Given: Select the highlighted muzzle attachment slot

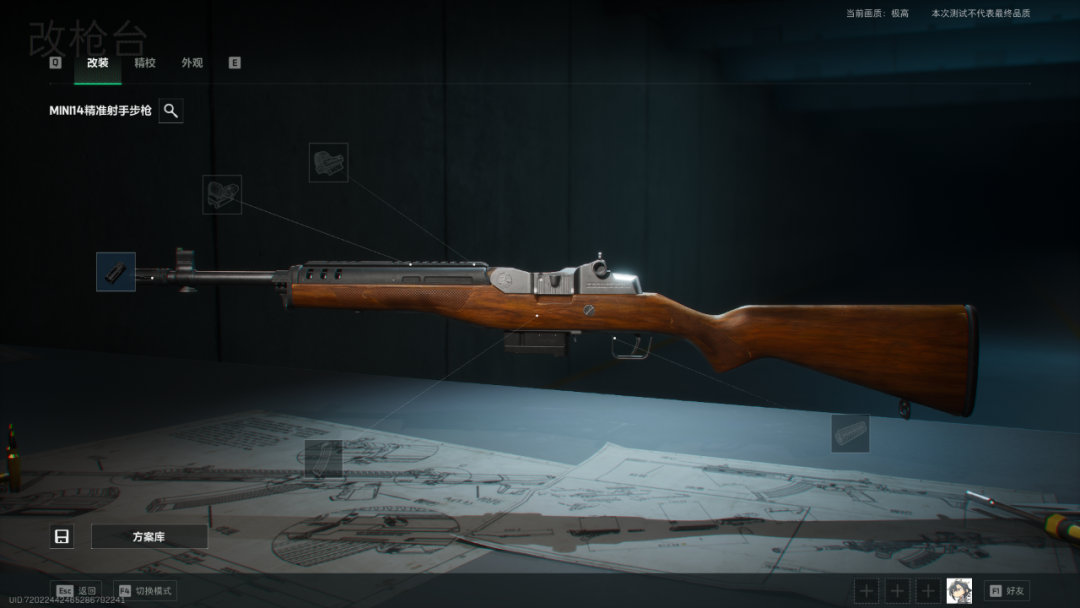Looking at the screenshot, I should click(x=116, y=272).
